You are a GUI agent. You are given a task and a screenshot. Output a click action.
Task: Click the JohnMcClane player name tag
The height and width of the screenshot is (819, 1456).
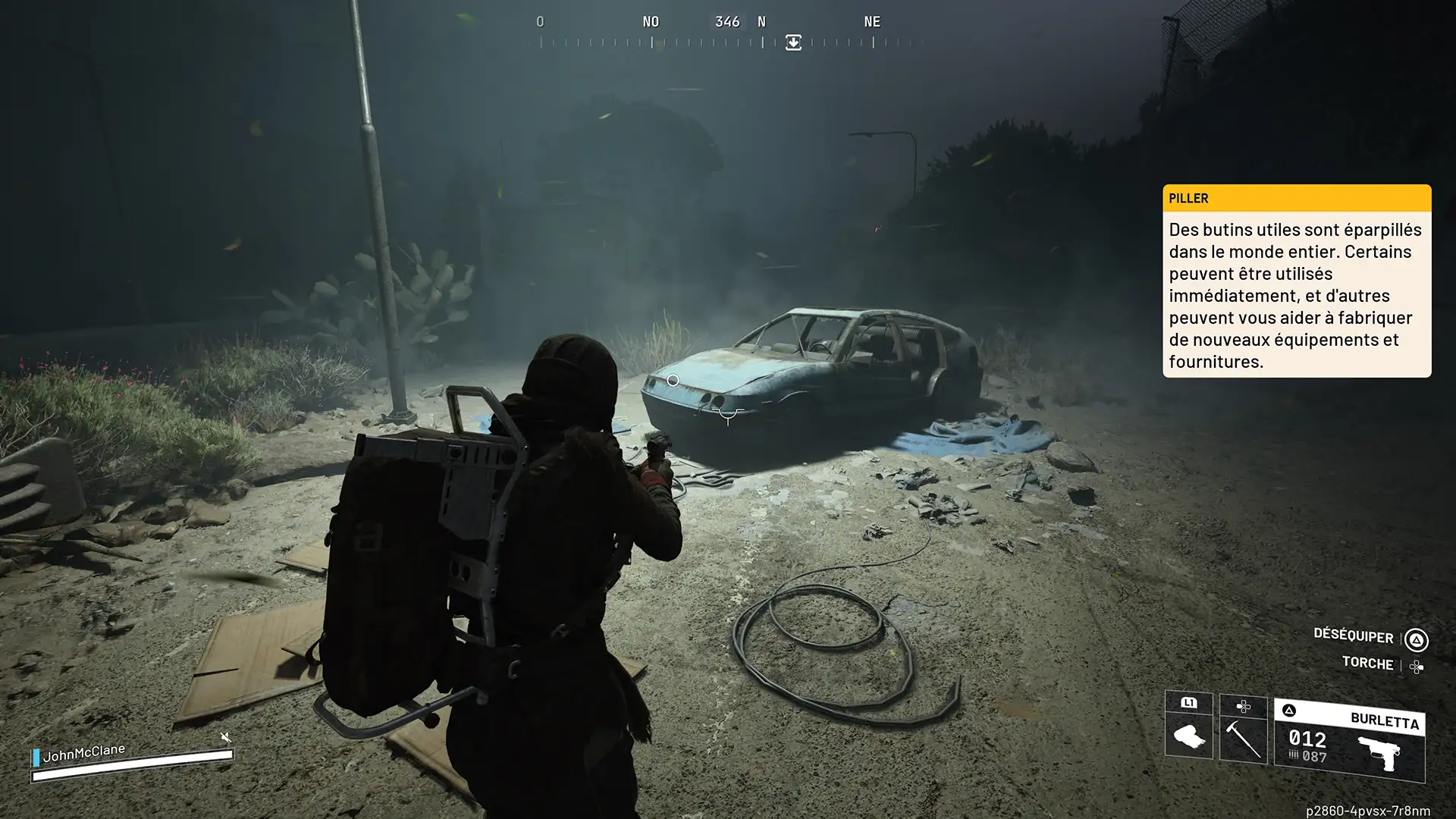click(83, 752)
